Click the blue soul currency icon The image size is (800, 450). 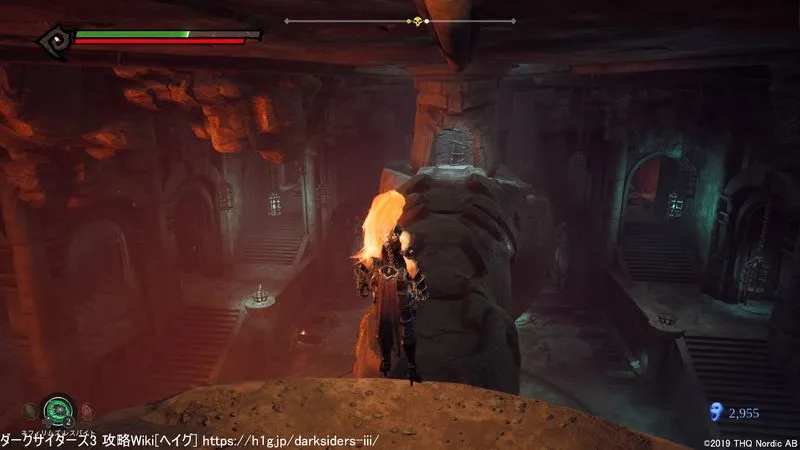(714, 410)
